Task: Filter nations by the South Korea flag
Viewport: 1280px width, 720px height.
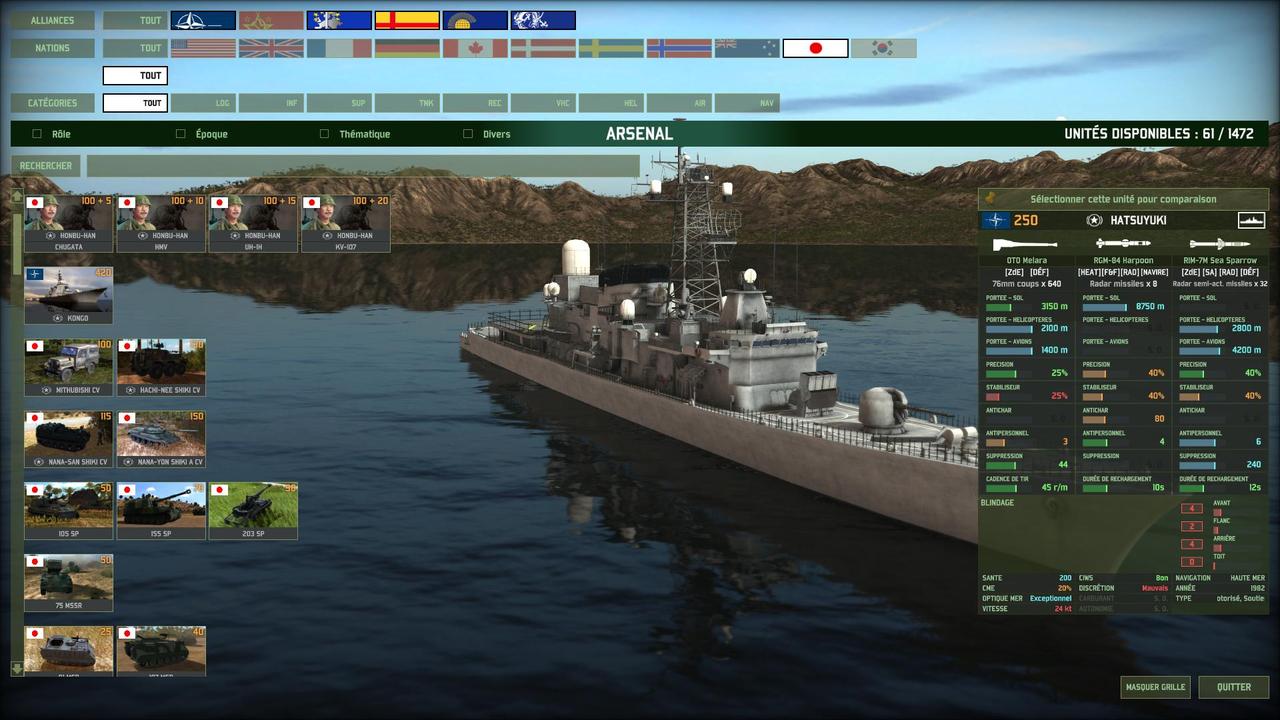Action: coord(883,48)
